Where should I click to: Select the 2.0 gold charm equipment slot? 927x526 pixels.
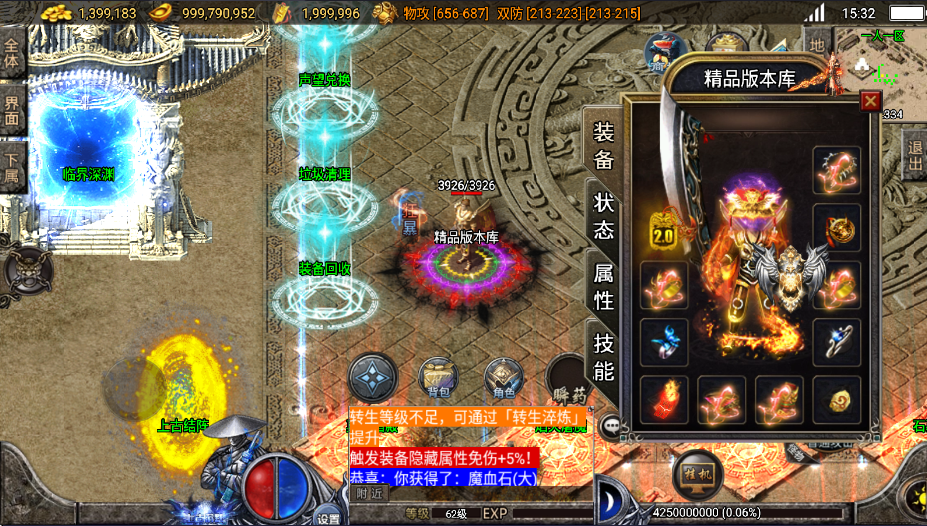[x=663, y=229]
